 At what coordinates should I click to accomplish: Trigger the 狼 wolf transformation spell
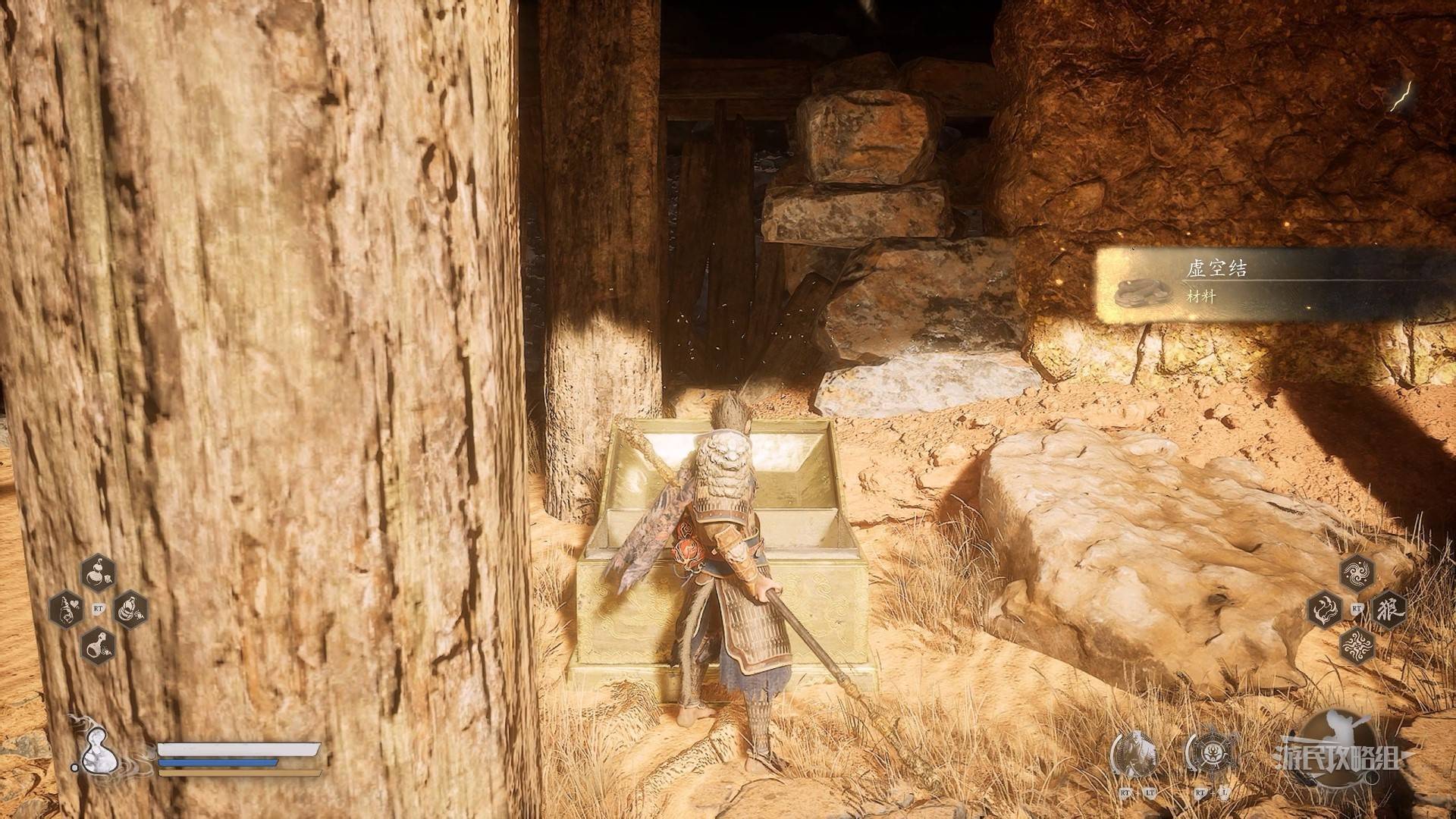[x=1389, y=609]
